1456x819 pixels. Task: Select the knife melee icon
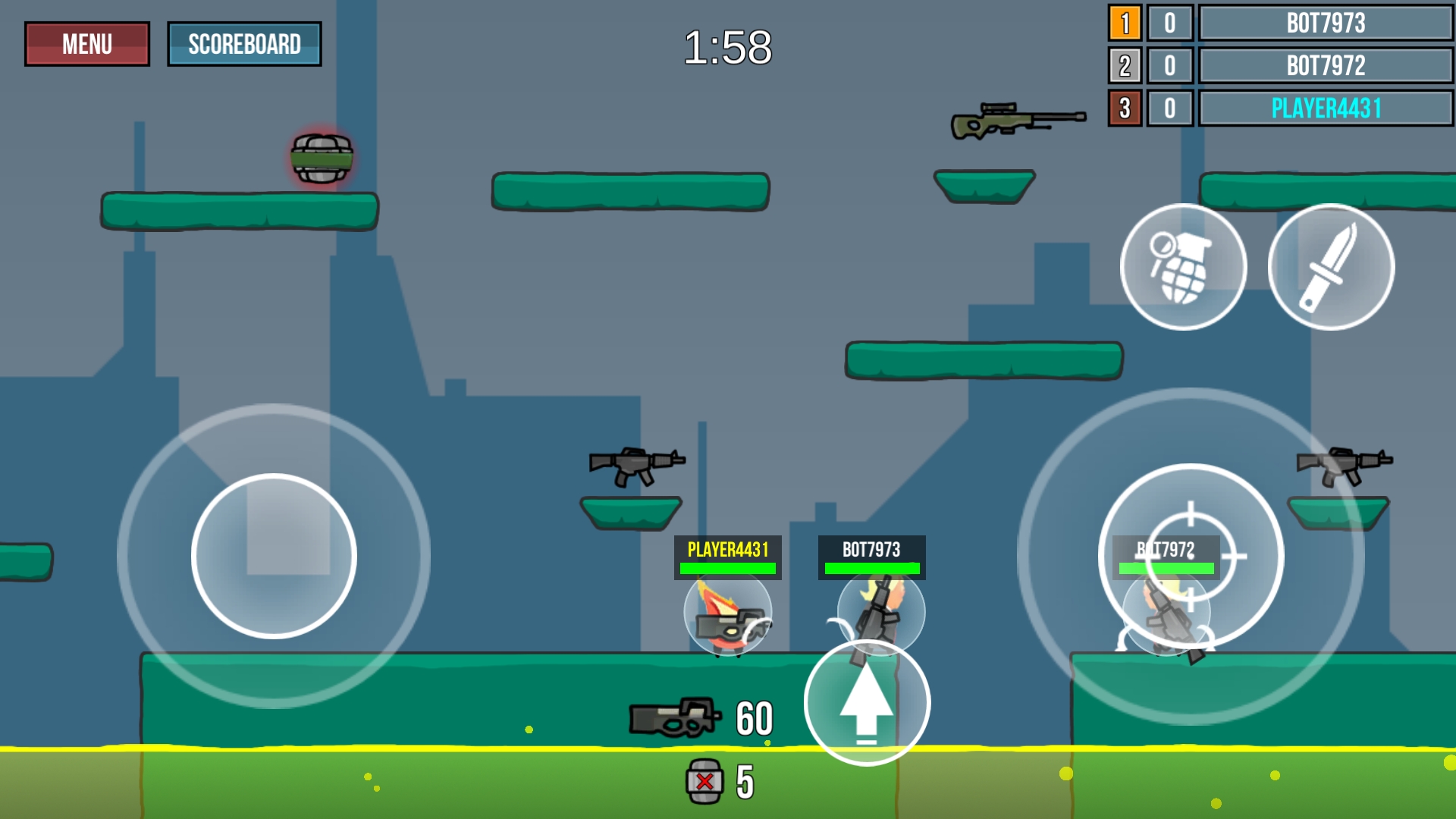[x=1331, y=266]
